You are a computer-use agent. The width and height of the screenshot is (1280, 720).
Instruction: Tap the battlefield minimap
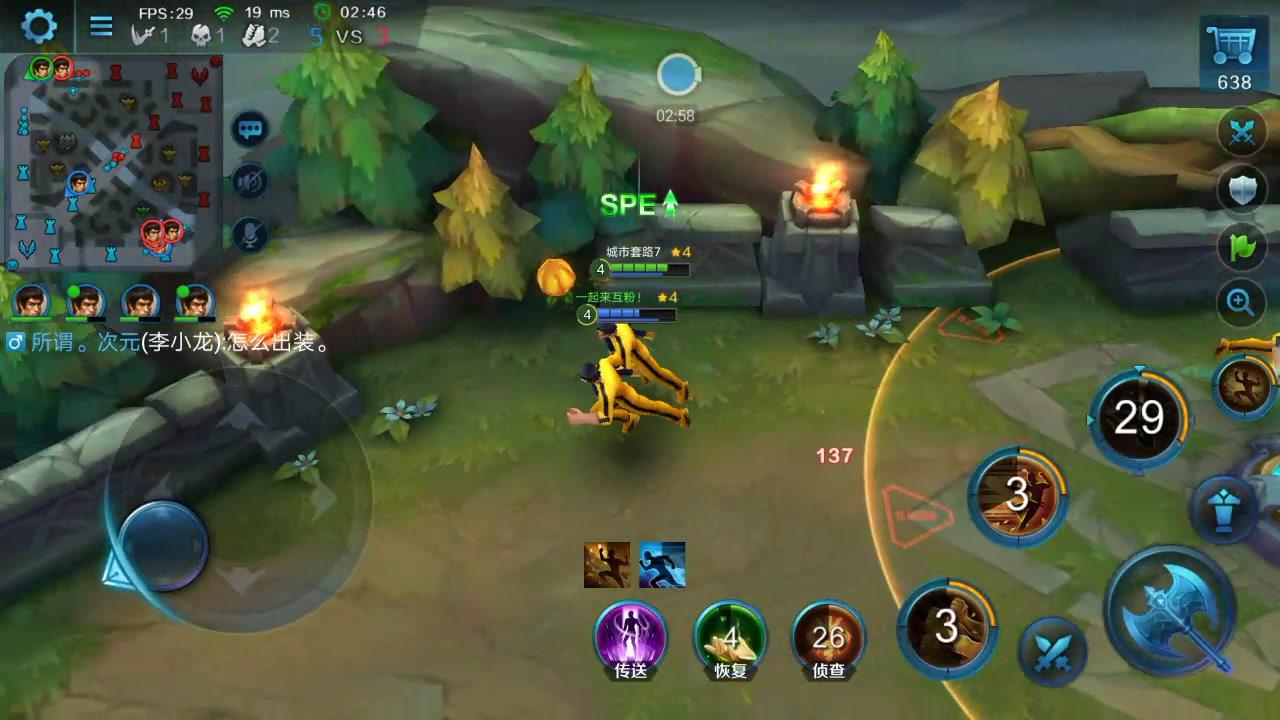(113, 160)
